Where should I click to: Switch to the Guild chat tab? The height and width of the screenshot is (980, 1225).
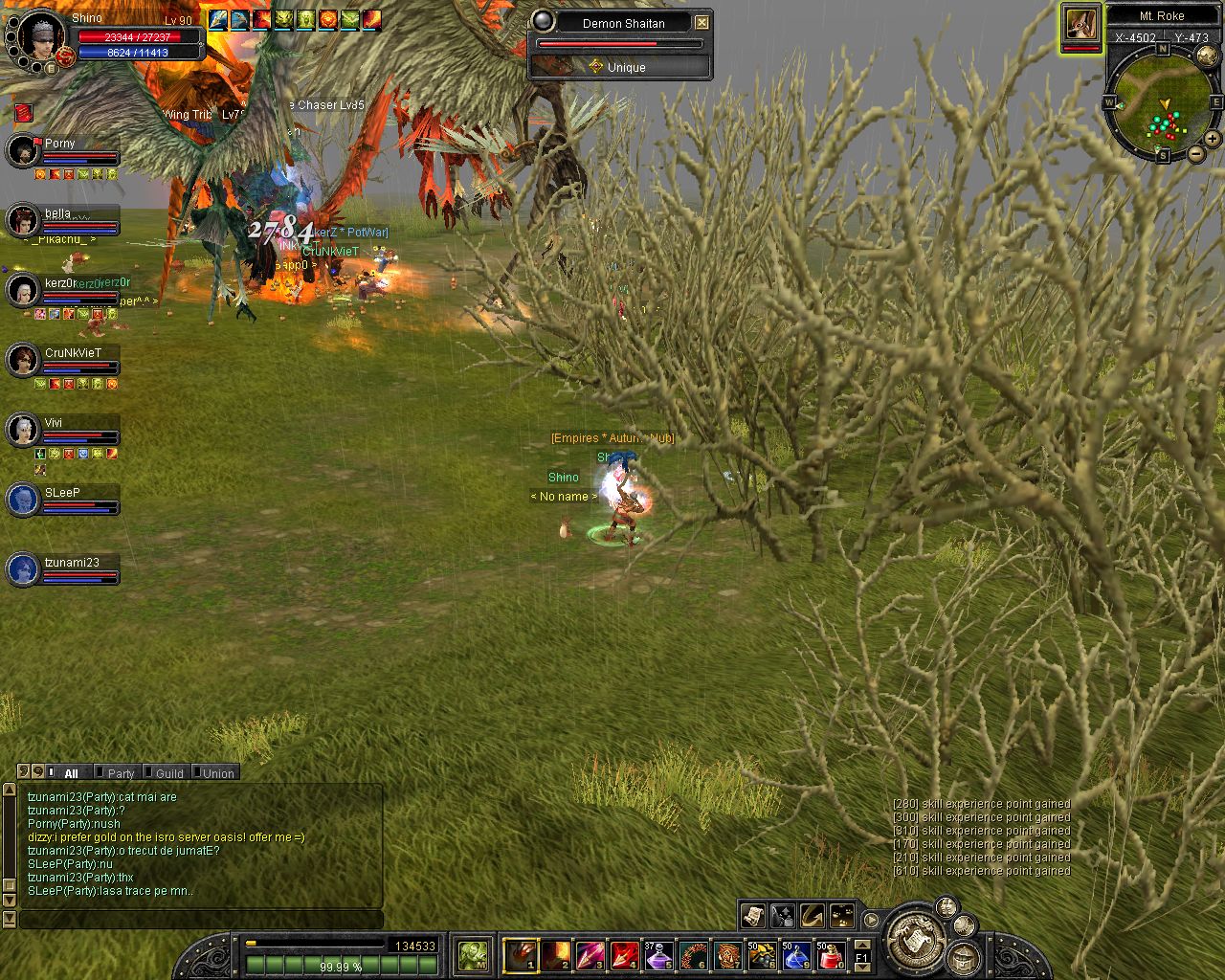click(x=169, y=773)
